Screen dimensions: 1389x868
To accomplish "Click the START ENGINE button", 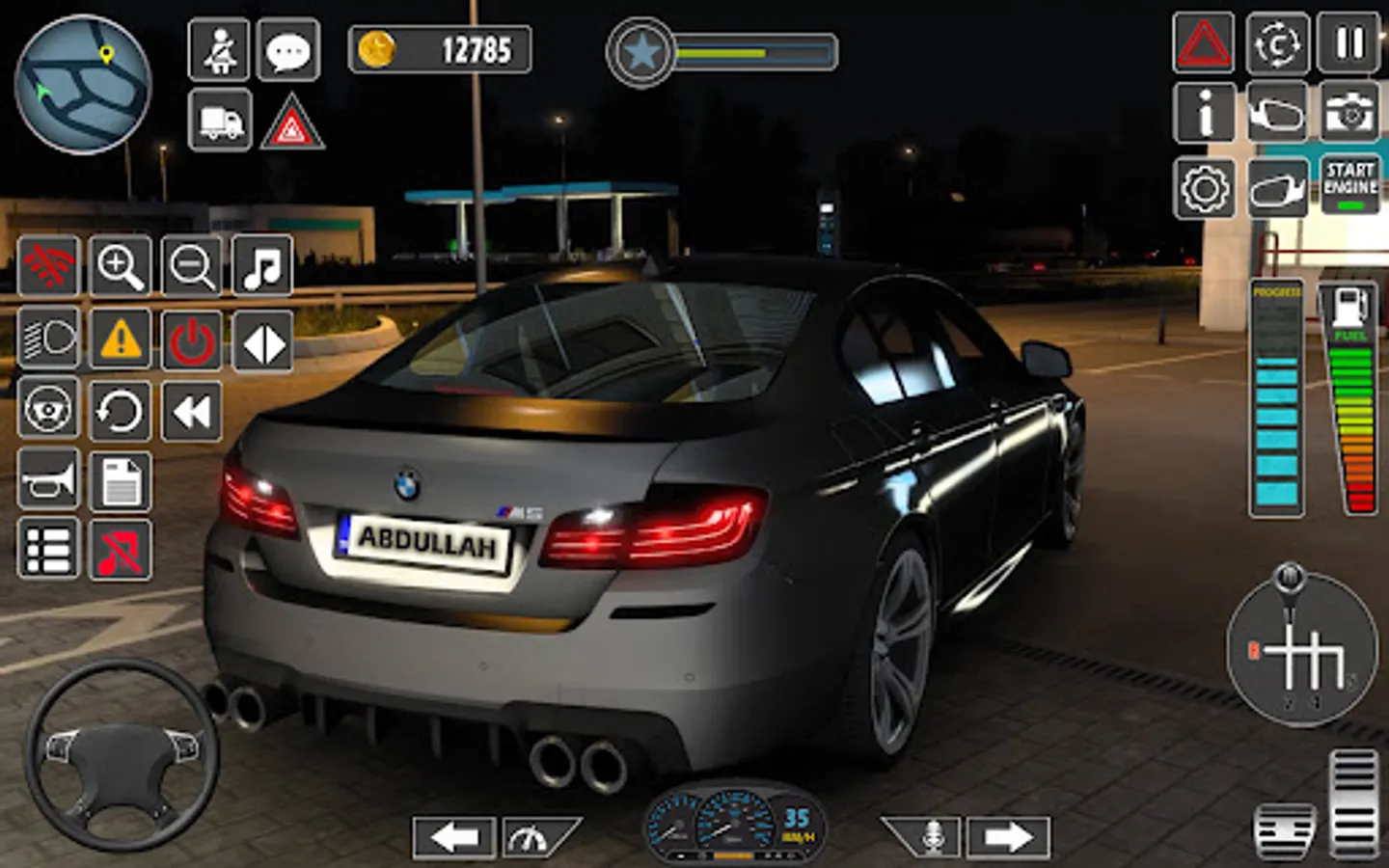I will pos(1349,185).
